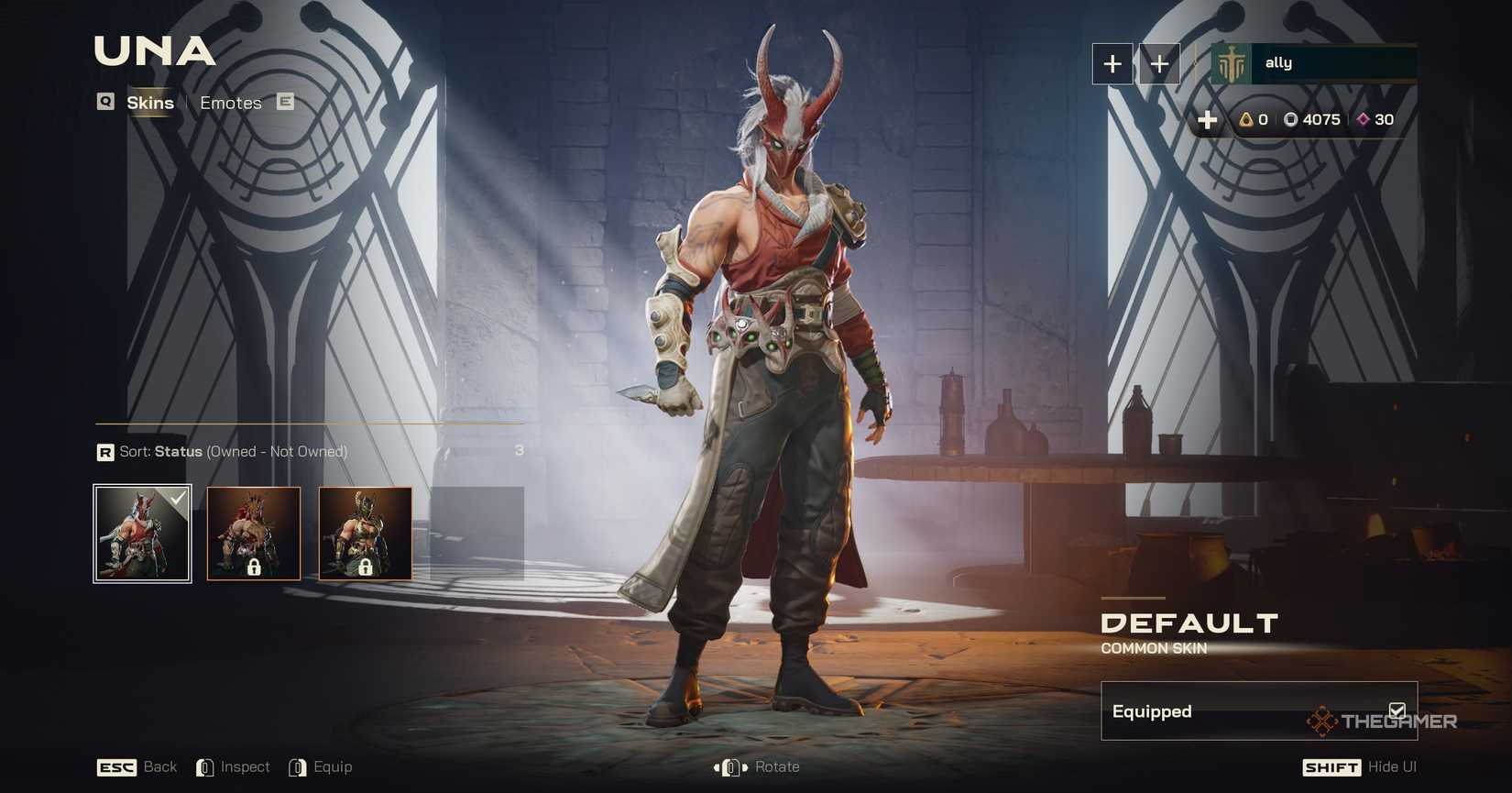Click the Equipped checkbox for the Default skin
This screenshot has height=793, width=1512.
[1397, 710]
